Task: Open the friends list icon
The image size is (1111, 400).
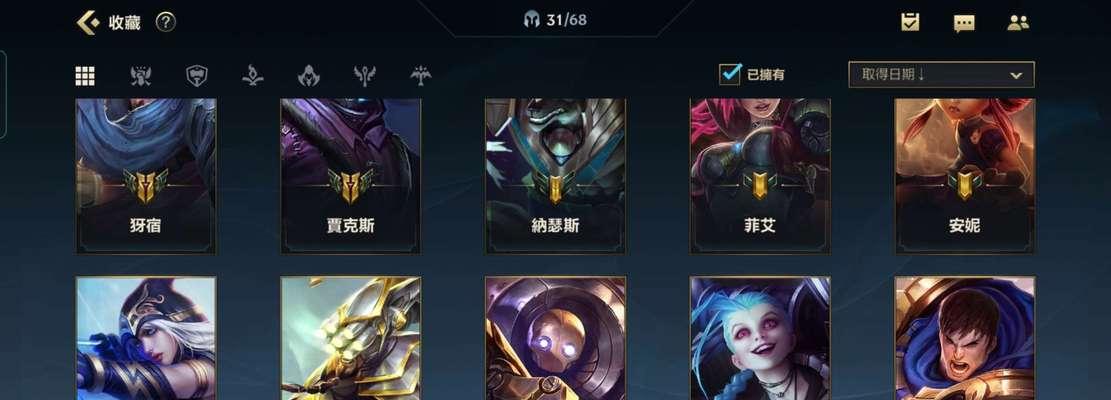Action: click(1018, 22)
